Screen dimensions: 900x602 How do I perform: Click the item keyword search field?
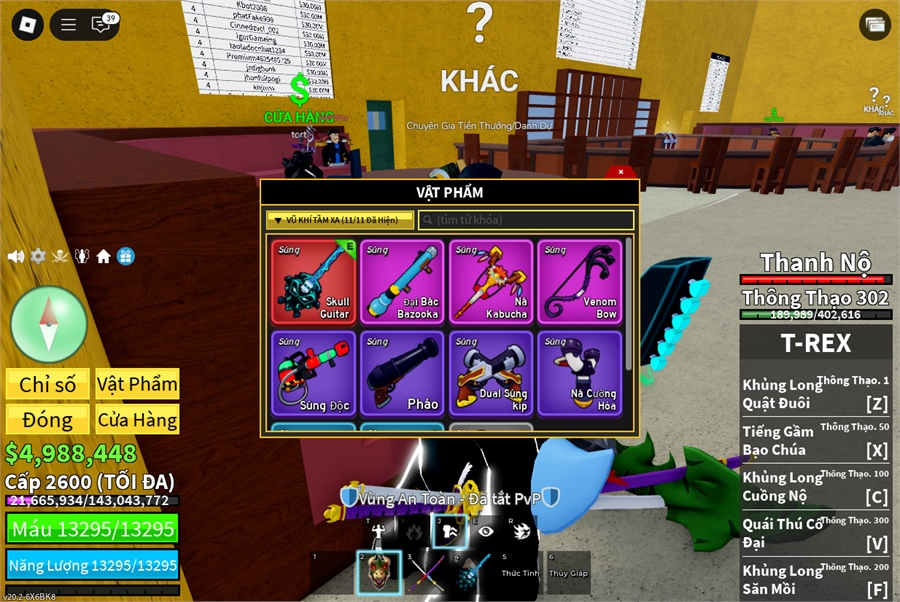click(526, 220)
